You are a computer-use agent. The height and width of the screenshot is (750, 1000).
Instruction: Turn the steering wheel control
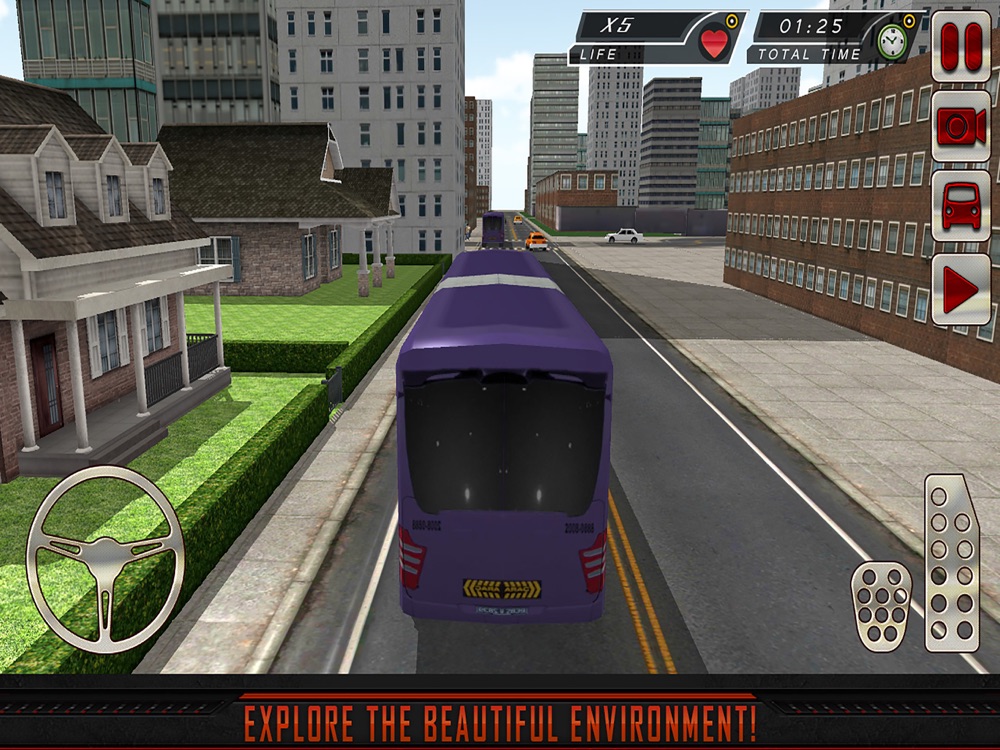click(x=105, y=560)
